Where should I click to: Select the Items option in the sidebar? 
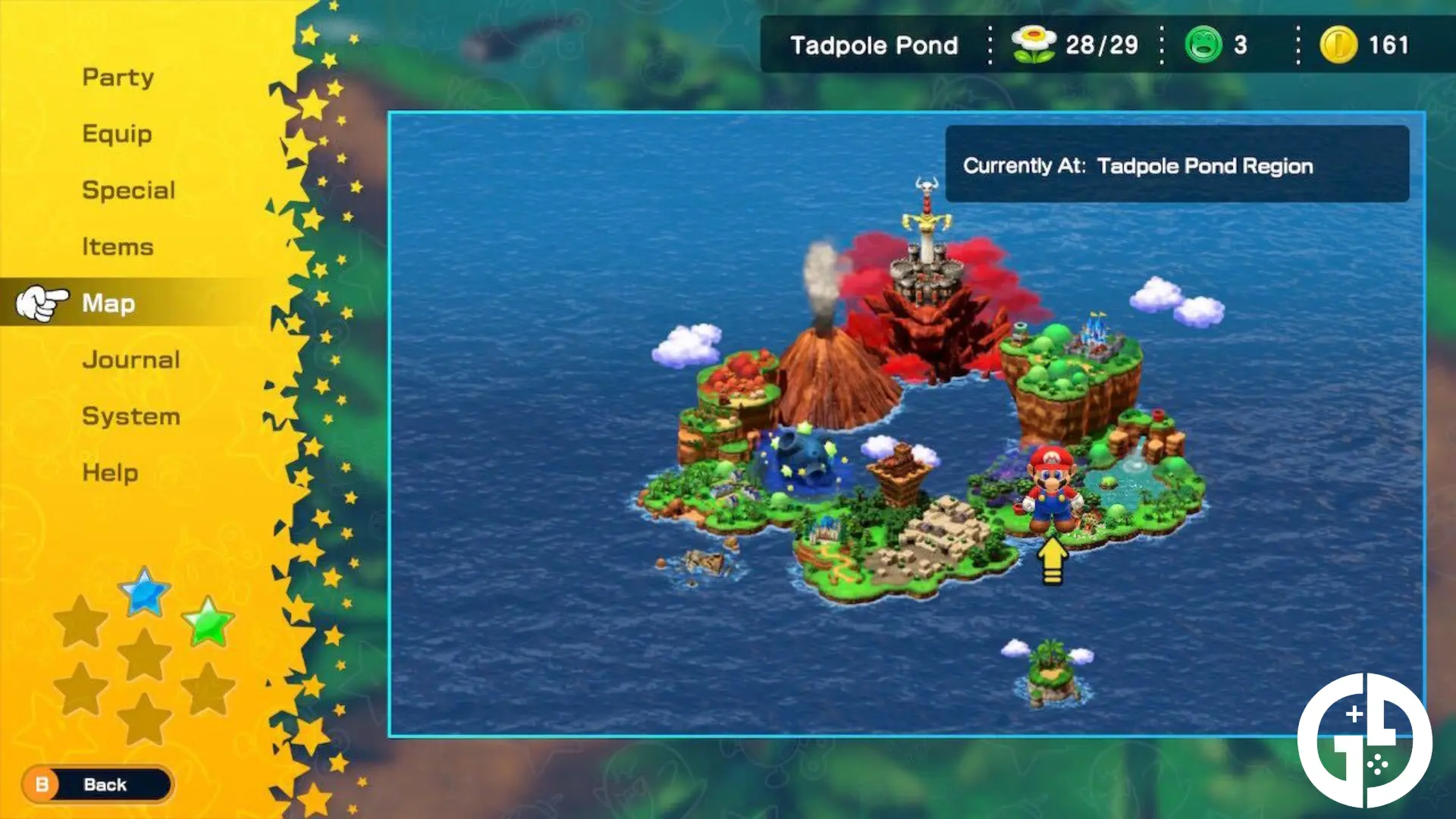(x=118, y=246)
